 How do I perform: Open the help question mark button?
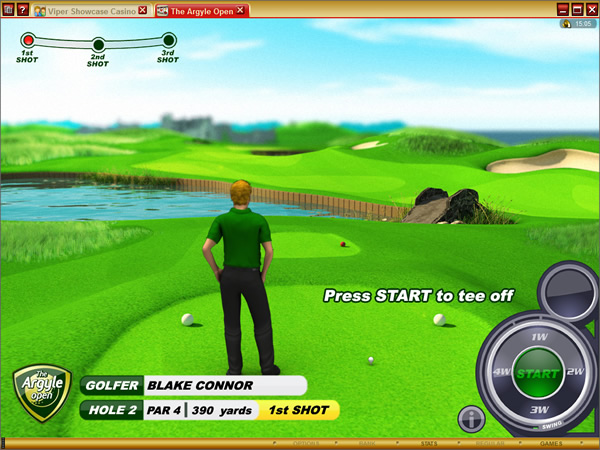click(23, 10)
